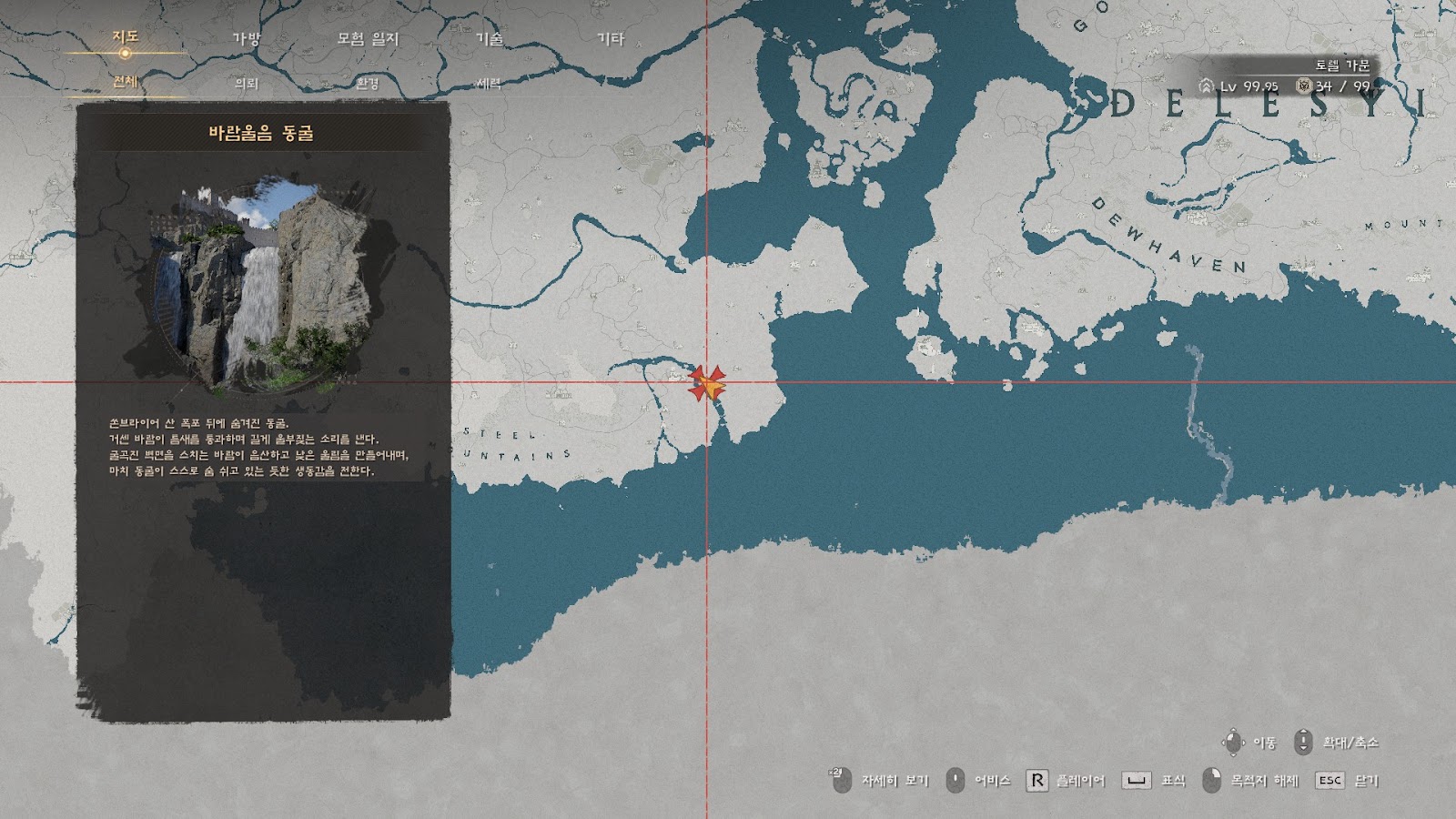Click the red-orange destination marker on the map

(707, 383)
